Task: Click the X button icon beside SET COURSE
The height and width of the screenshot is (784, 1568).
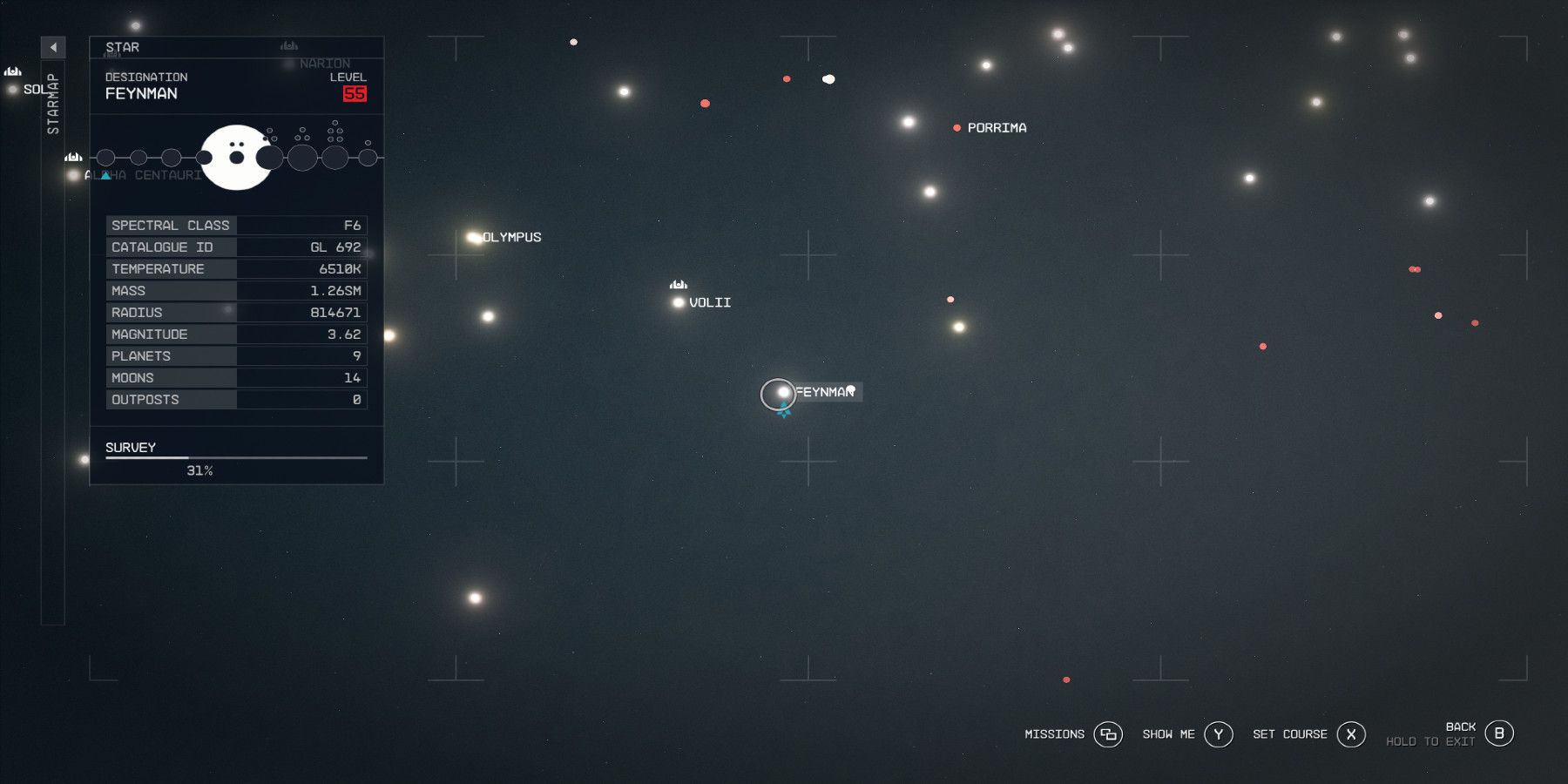Action: tap(1351, 734)
